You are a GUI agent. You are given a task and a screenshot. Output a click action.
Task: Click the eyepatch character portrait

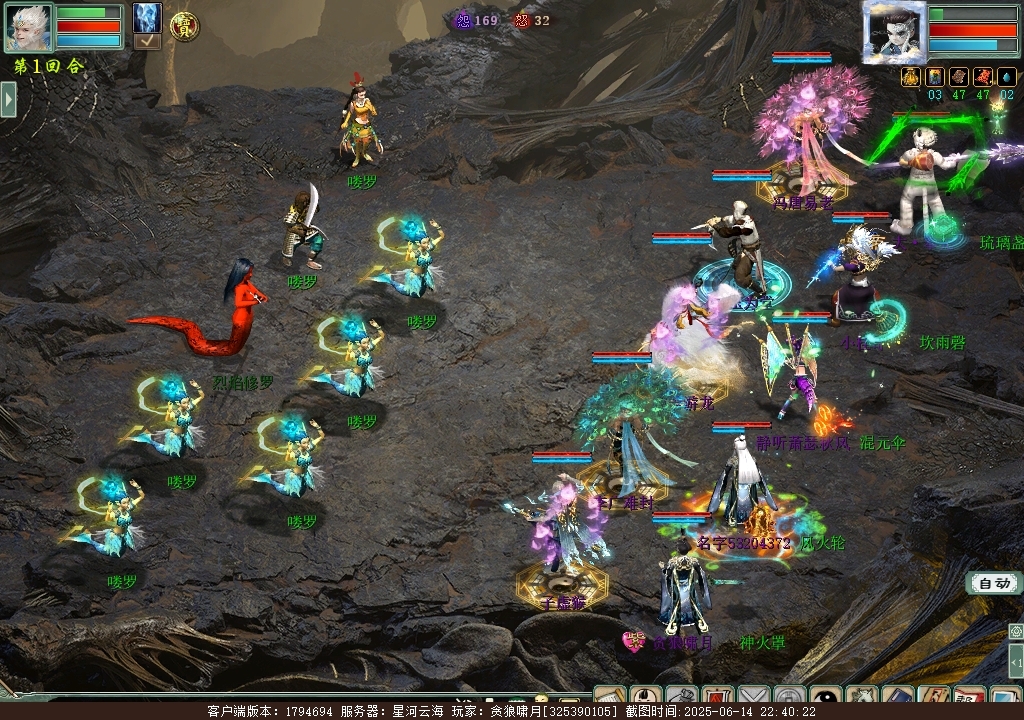click(894, 31)
